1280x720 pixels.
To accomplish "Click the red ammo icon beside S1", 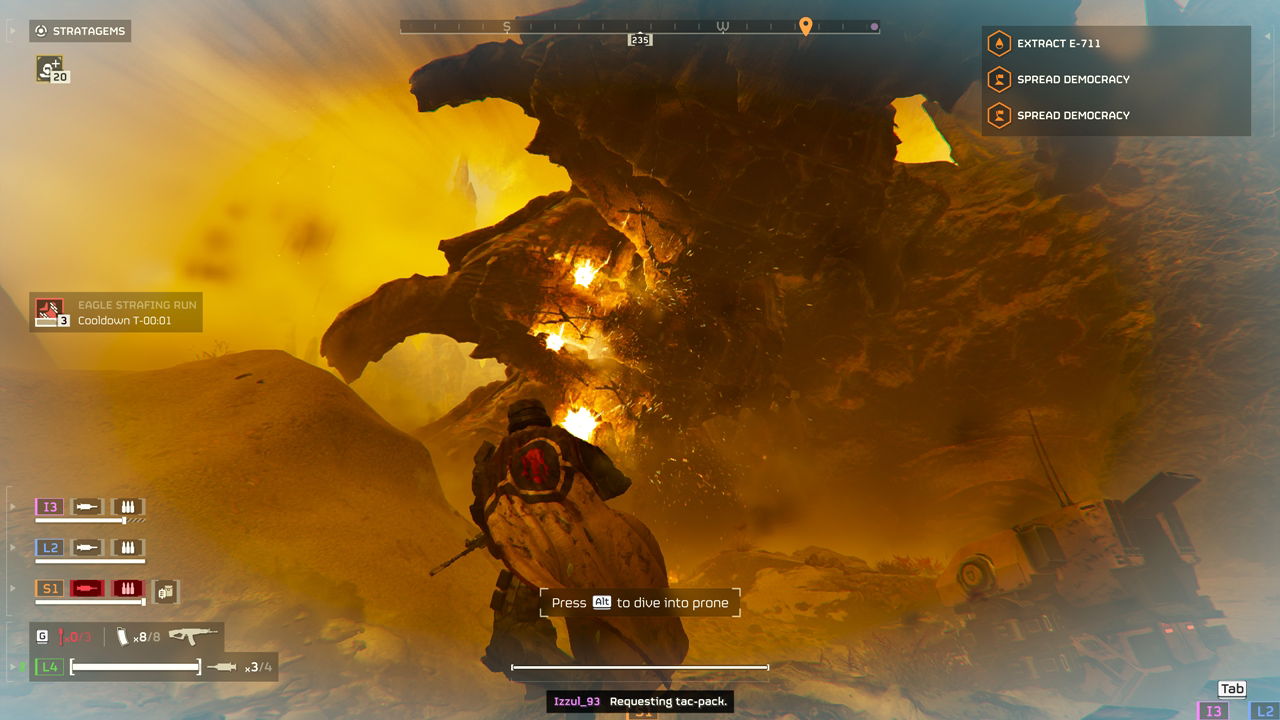I will coord(127,589).
